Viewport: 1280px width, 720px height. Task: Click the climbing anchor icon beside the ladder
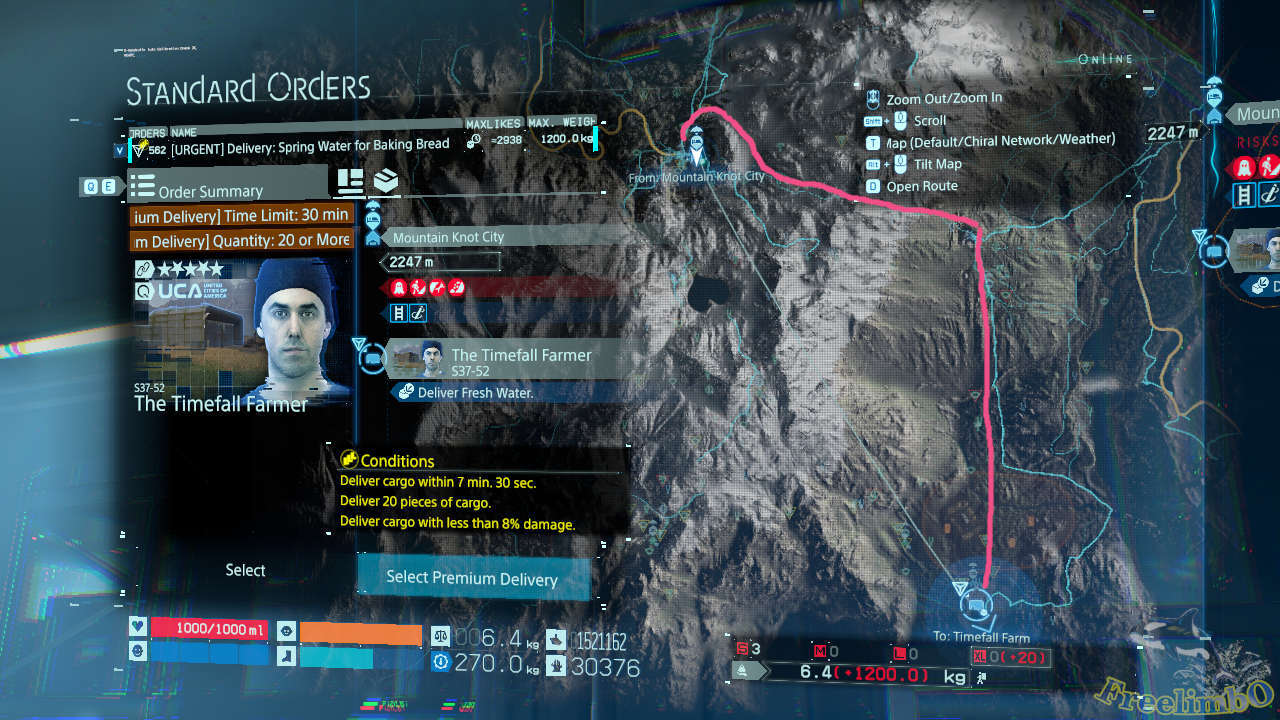(420, 312)
